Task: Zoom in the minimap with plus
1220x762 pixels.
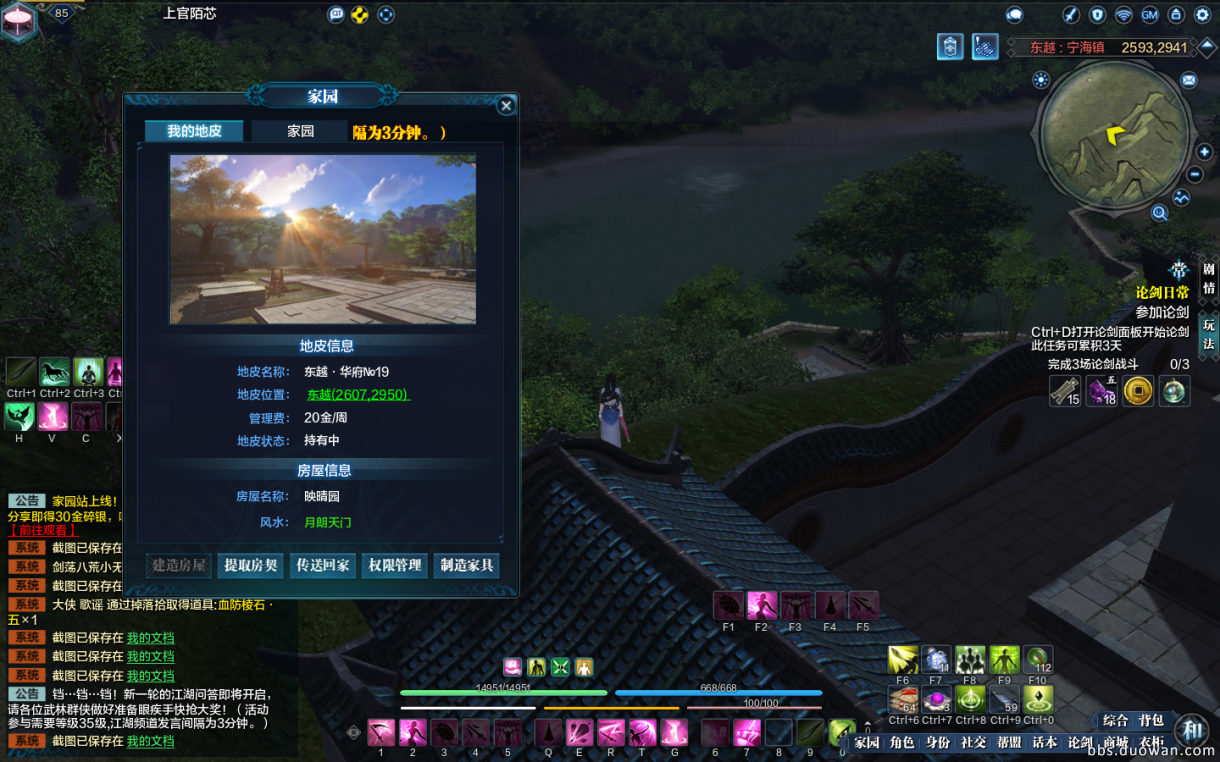Action: pos(1204,152)
